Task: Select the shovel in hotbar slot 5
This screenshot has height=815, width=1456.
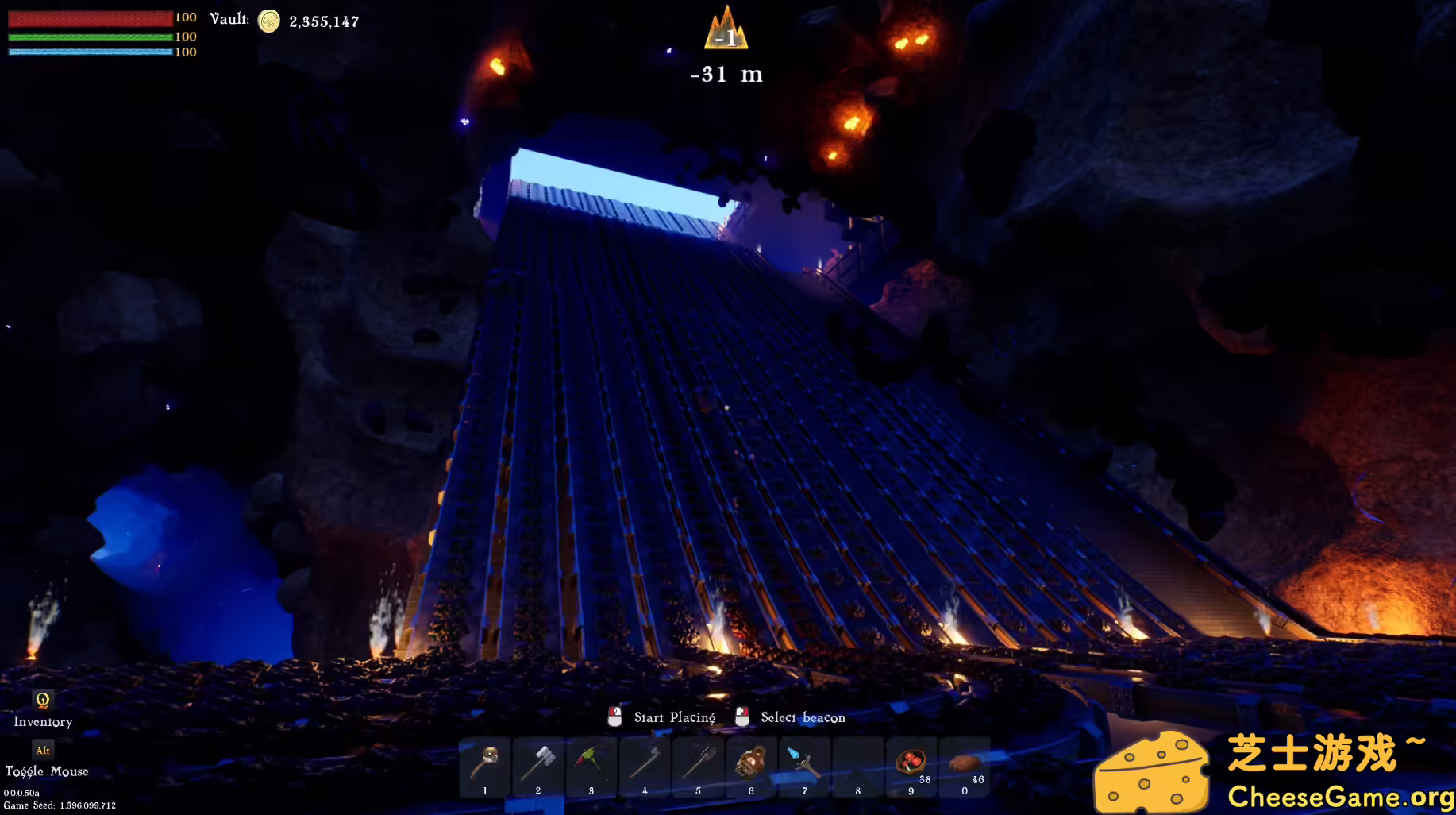Action: click(698, 763)
